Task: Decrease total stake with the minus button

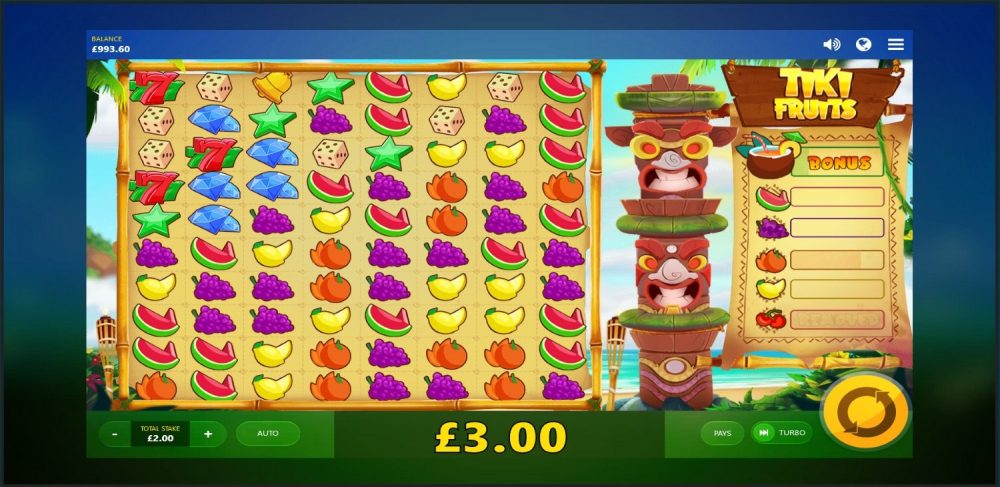Action: [x=116, y=434]
